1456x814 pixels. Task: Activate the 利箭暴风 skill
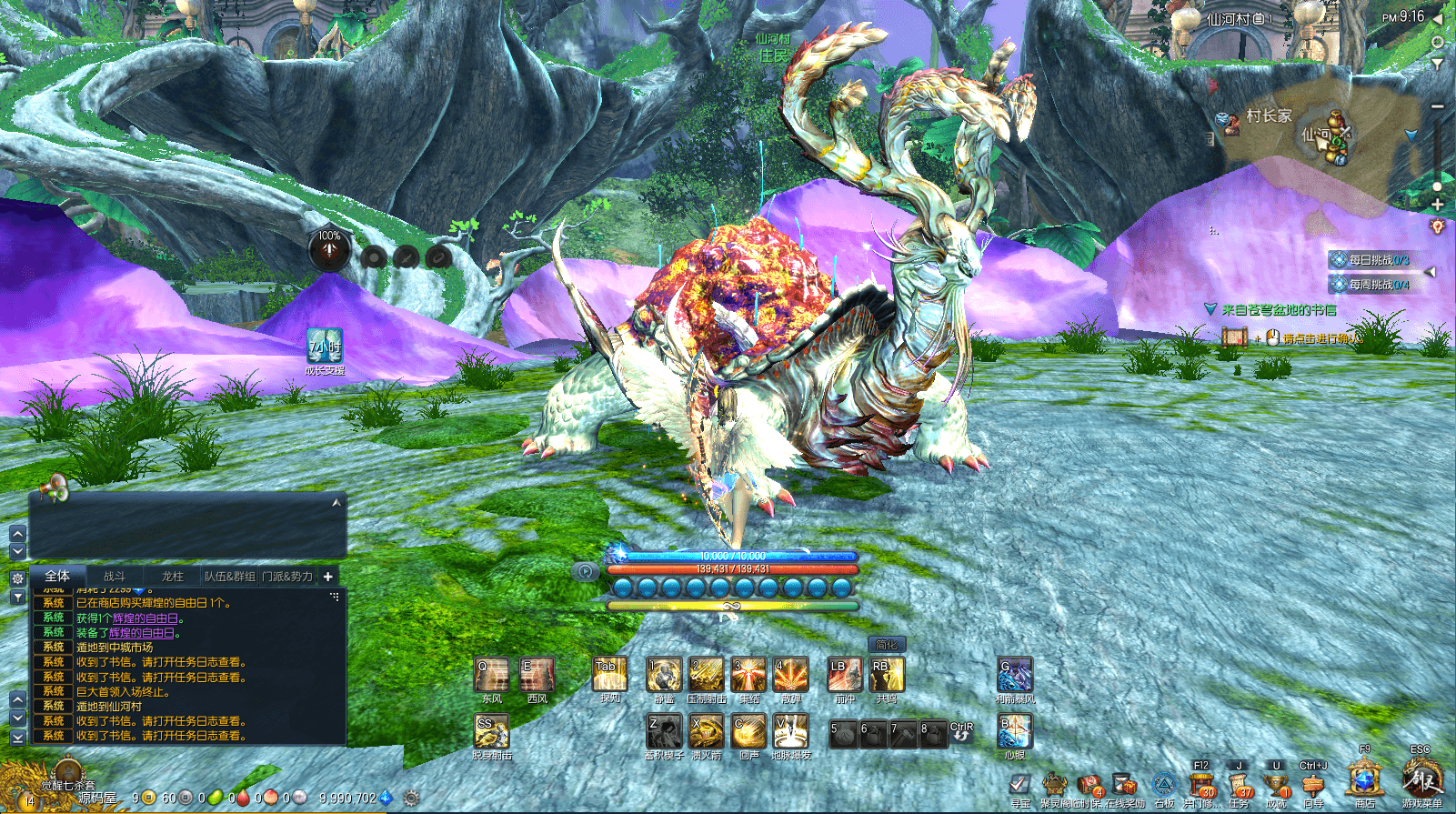pos(1015,676)
